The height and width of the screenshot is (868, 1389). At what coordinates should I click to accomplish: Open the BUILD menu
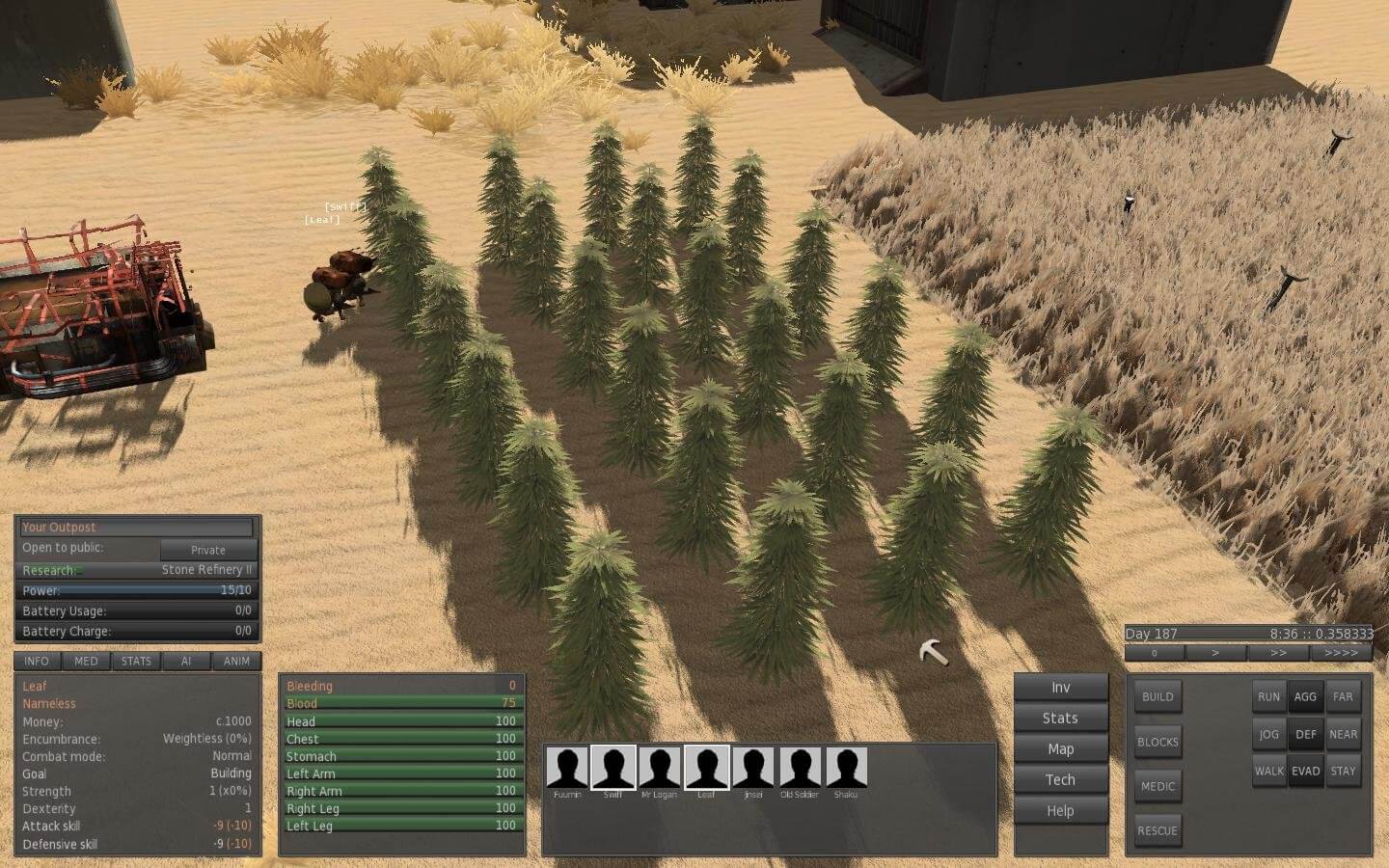pyautogui.click(x=1157, y=696)
